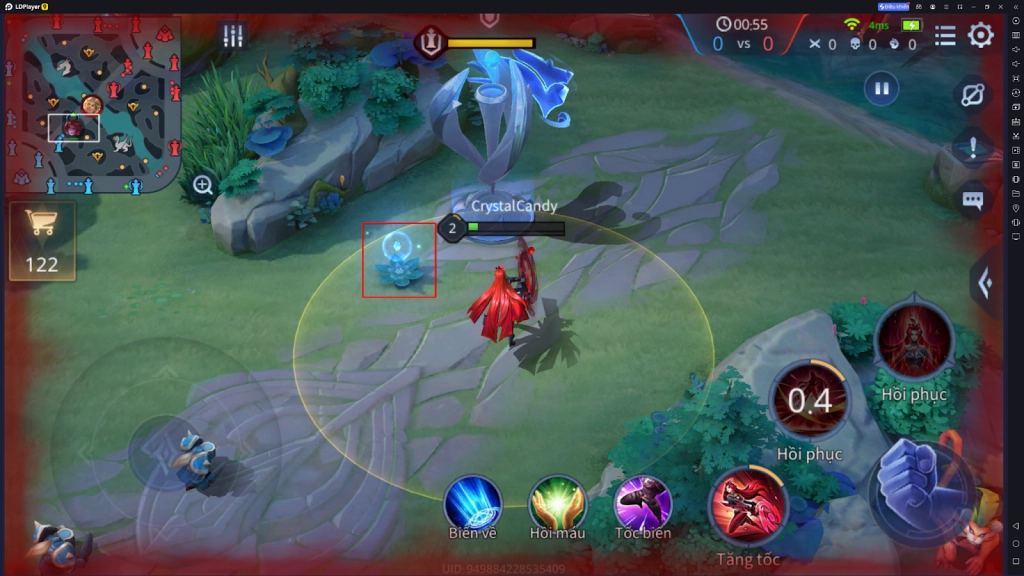Open the quick chat bubble
1024x576 pixels.
973,200
